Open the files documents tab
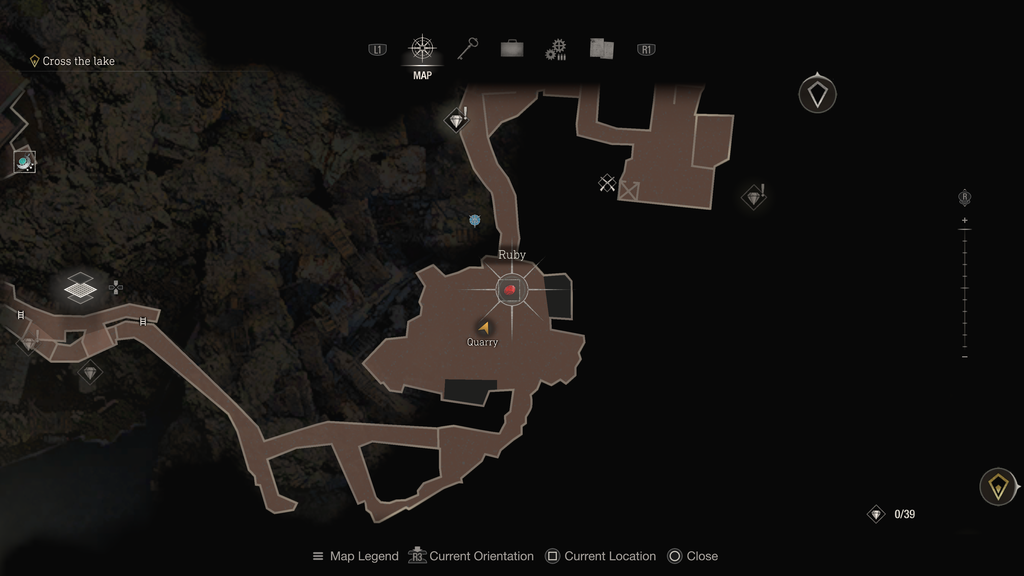Image resolution: width=1024 pixels, height=576 pixels. tap(601, 48)
